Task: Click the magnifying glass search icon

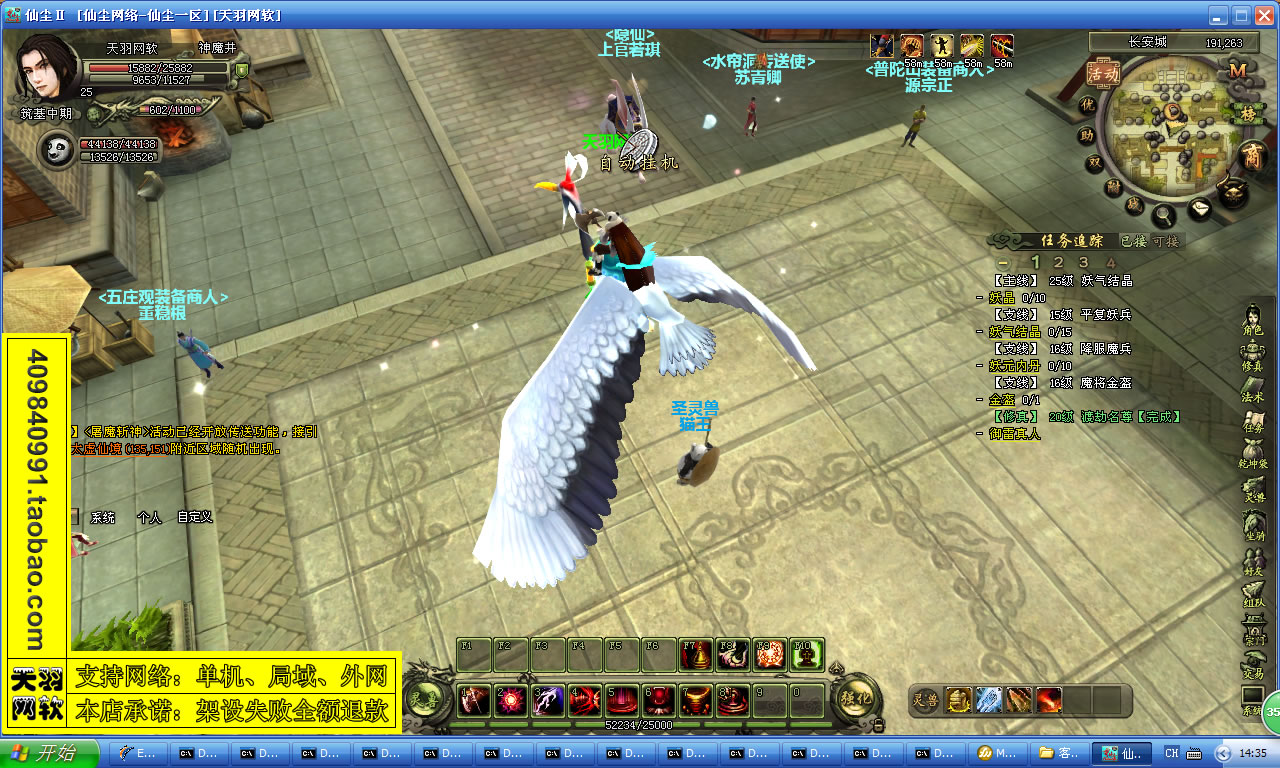Action: 1164,214
